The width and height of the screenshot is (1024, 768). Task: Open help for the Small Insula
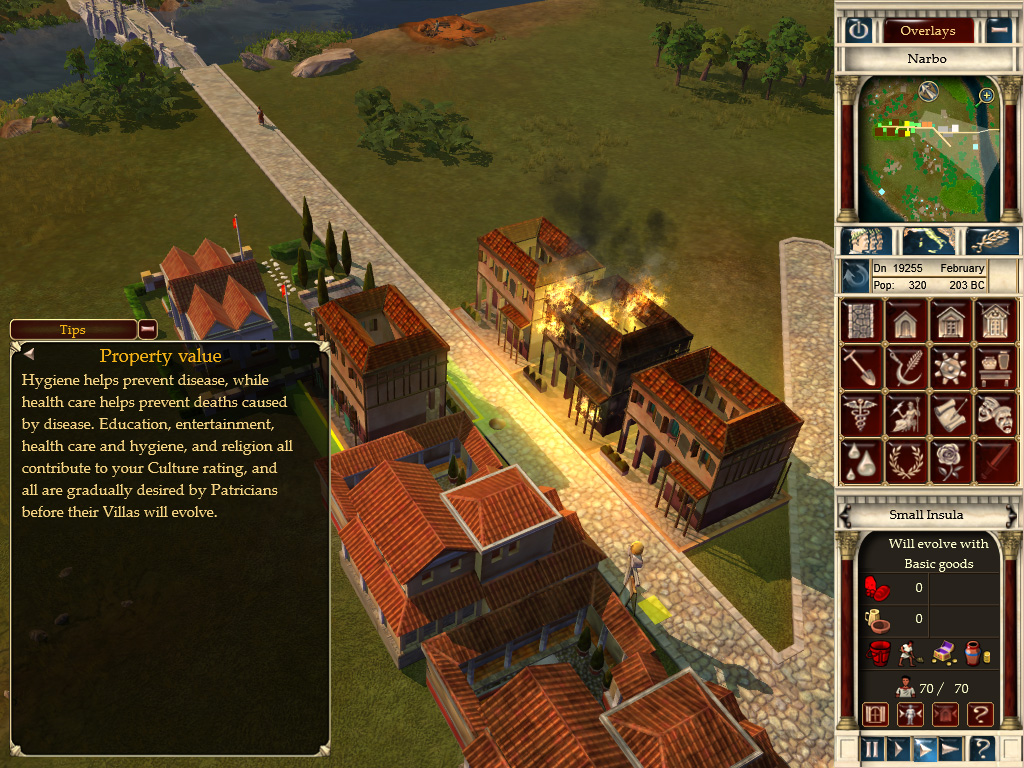(981, 714)
